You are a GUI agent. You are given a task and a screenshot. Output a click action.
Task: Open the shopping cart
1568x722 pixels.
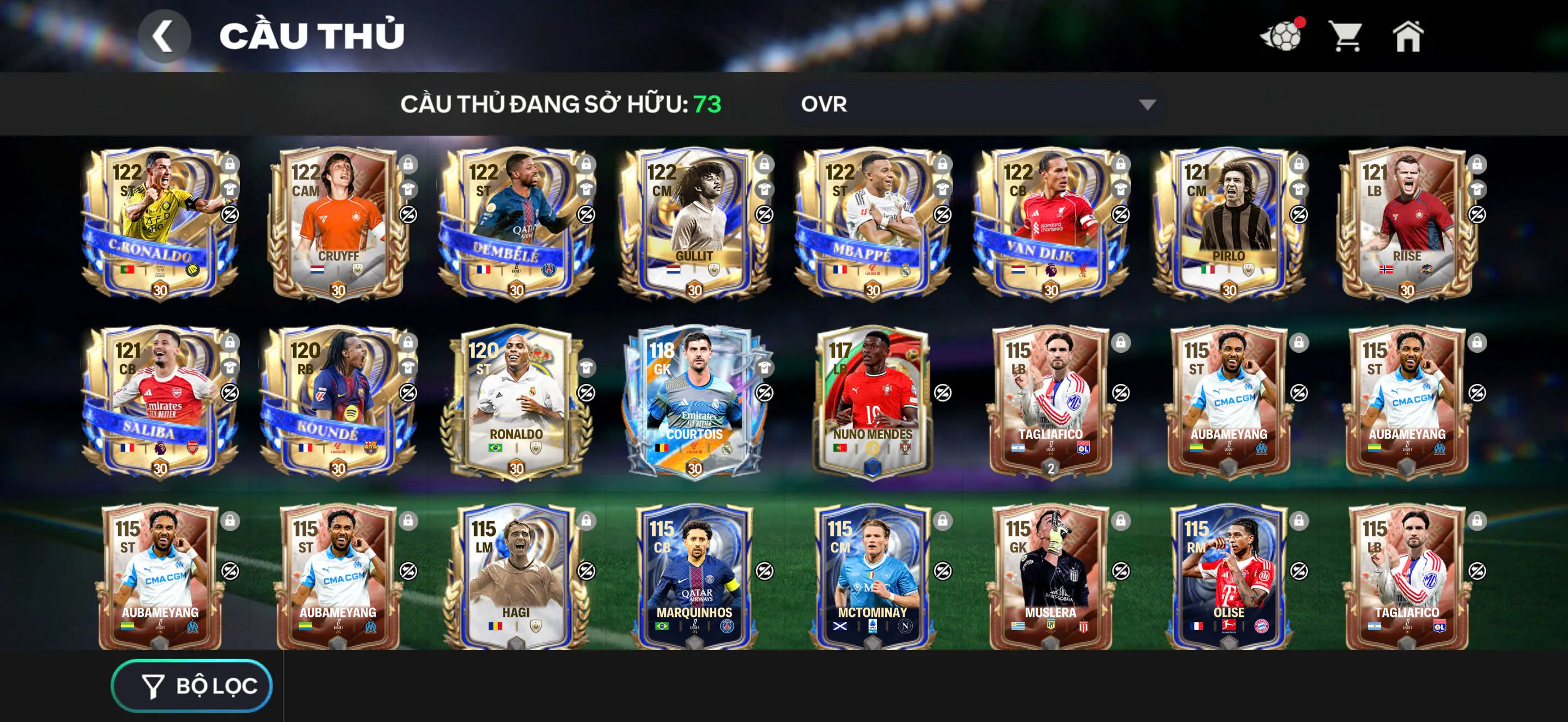(x=1347, y=37)
